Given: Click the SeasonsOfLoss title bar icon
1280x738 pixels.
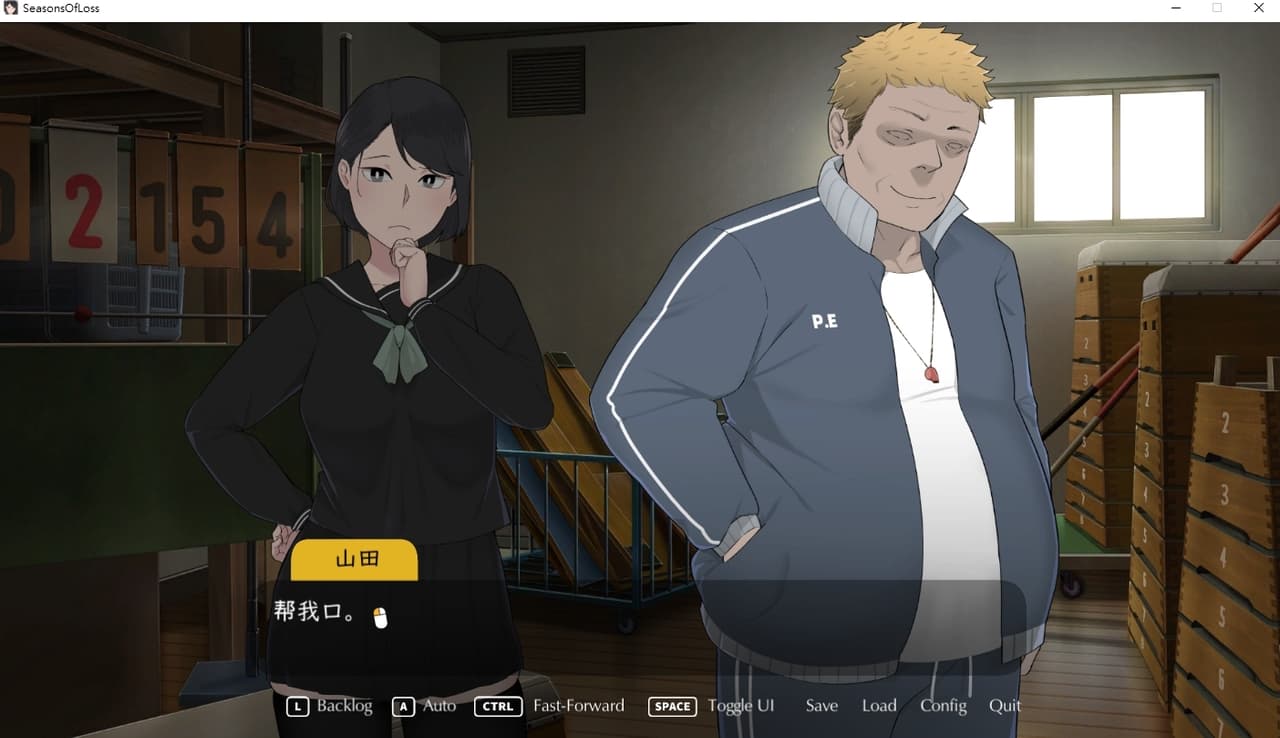Looking at the screenshot, I should click(x=10, y=8).
